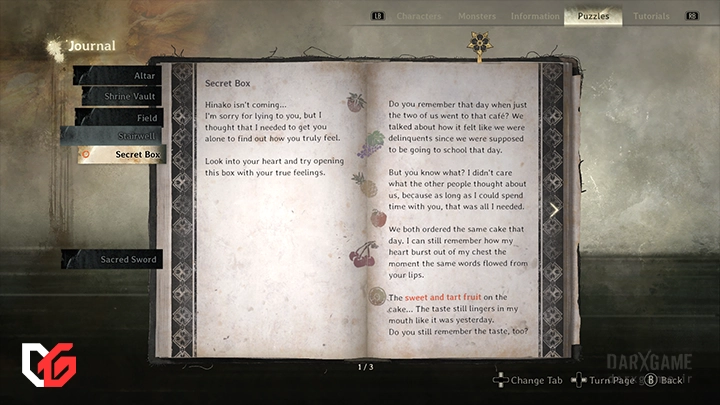Screen dimensions: 720x405
Task: Select the Puzzles tab
Action: (x=593, y=16)
